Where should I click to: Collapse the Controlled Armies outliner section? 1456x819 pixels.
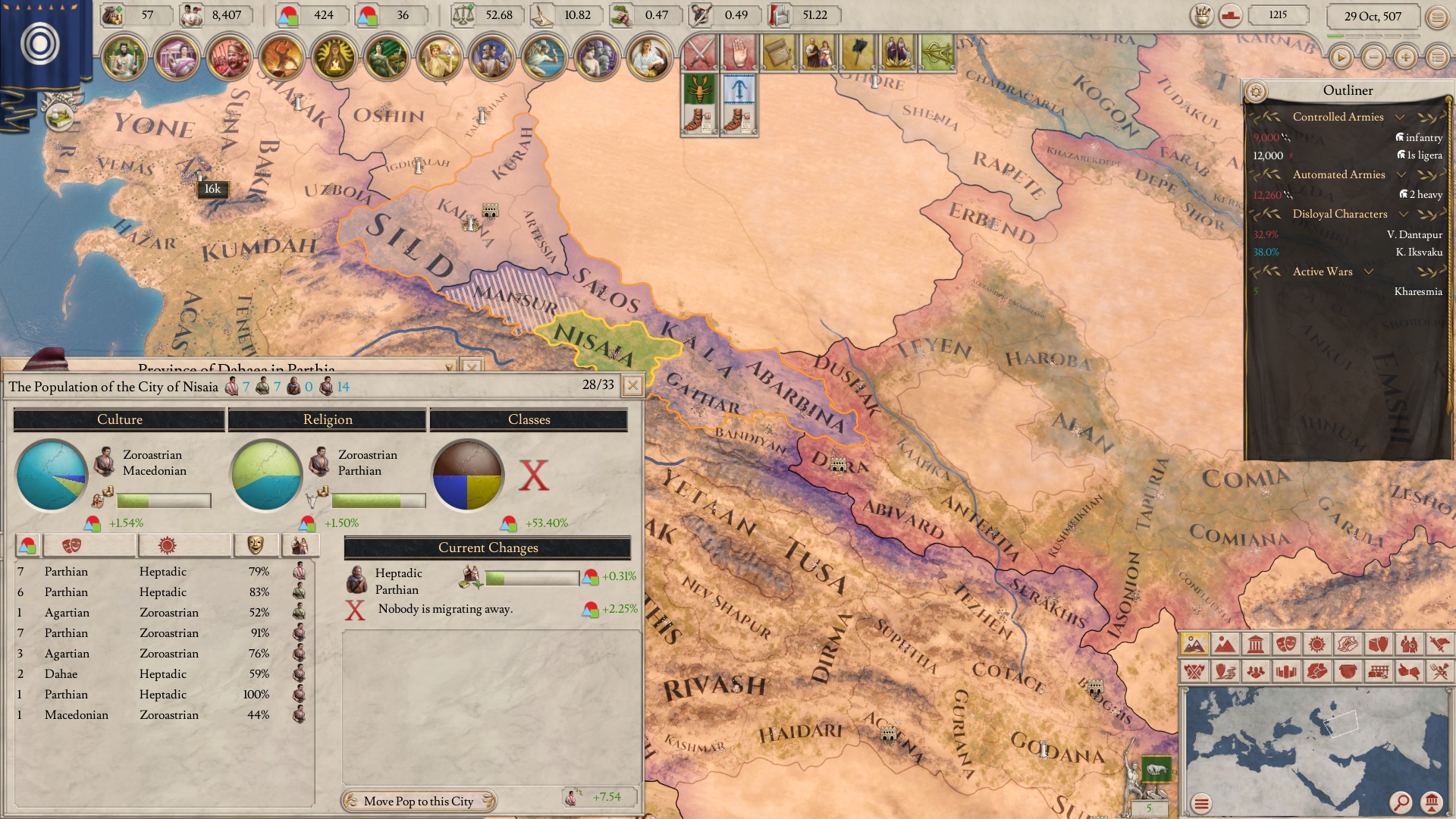click(1400, 117)
